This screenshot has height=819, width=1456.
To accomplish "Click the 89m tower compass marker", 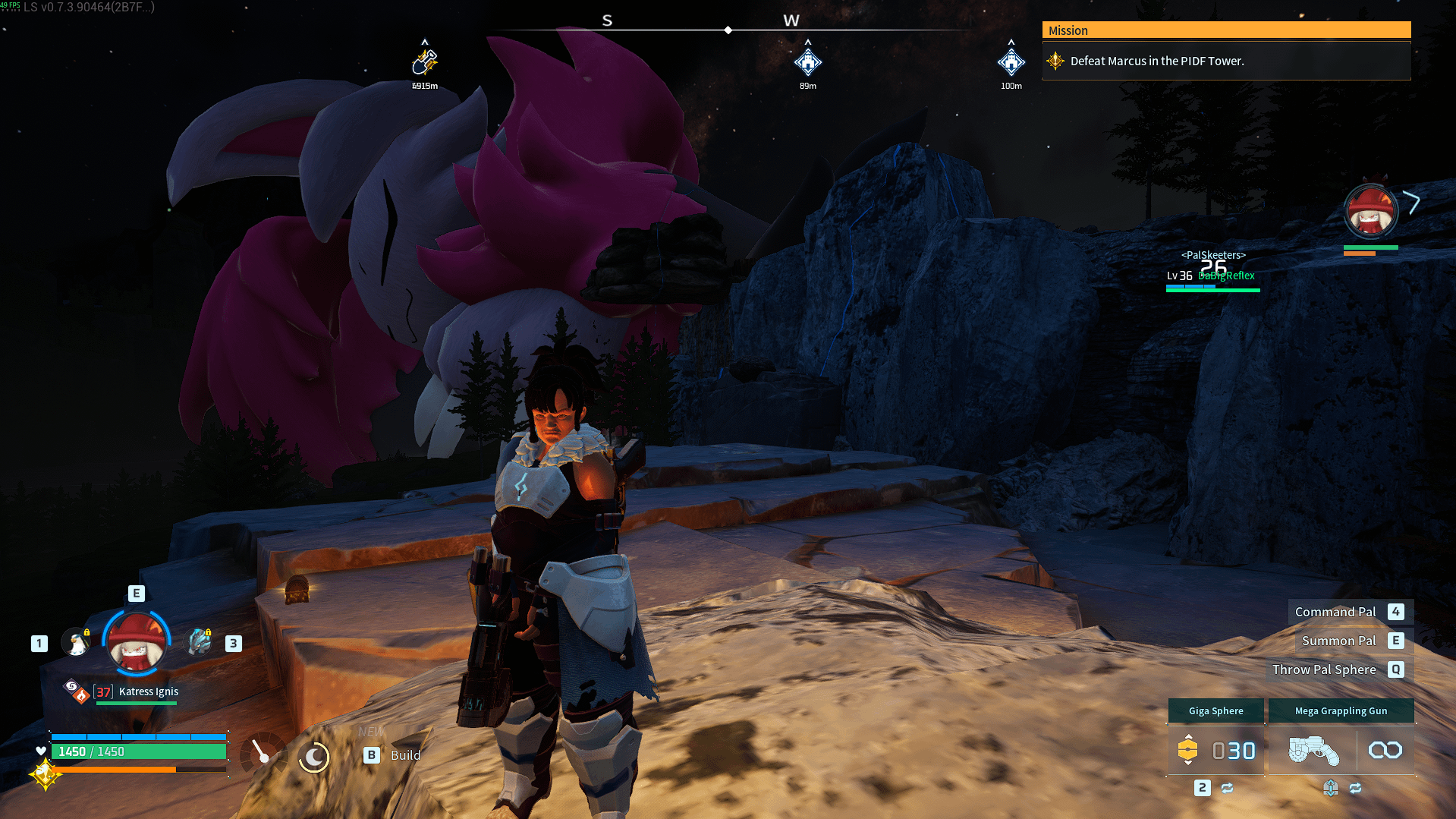I will (x=807, y=61).
